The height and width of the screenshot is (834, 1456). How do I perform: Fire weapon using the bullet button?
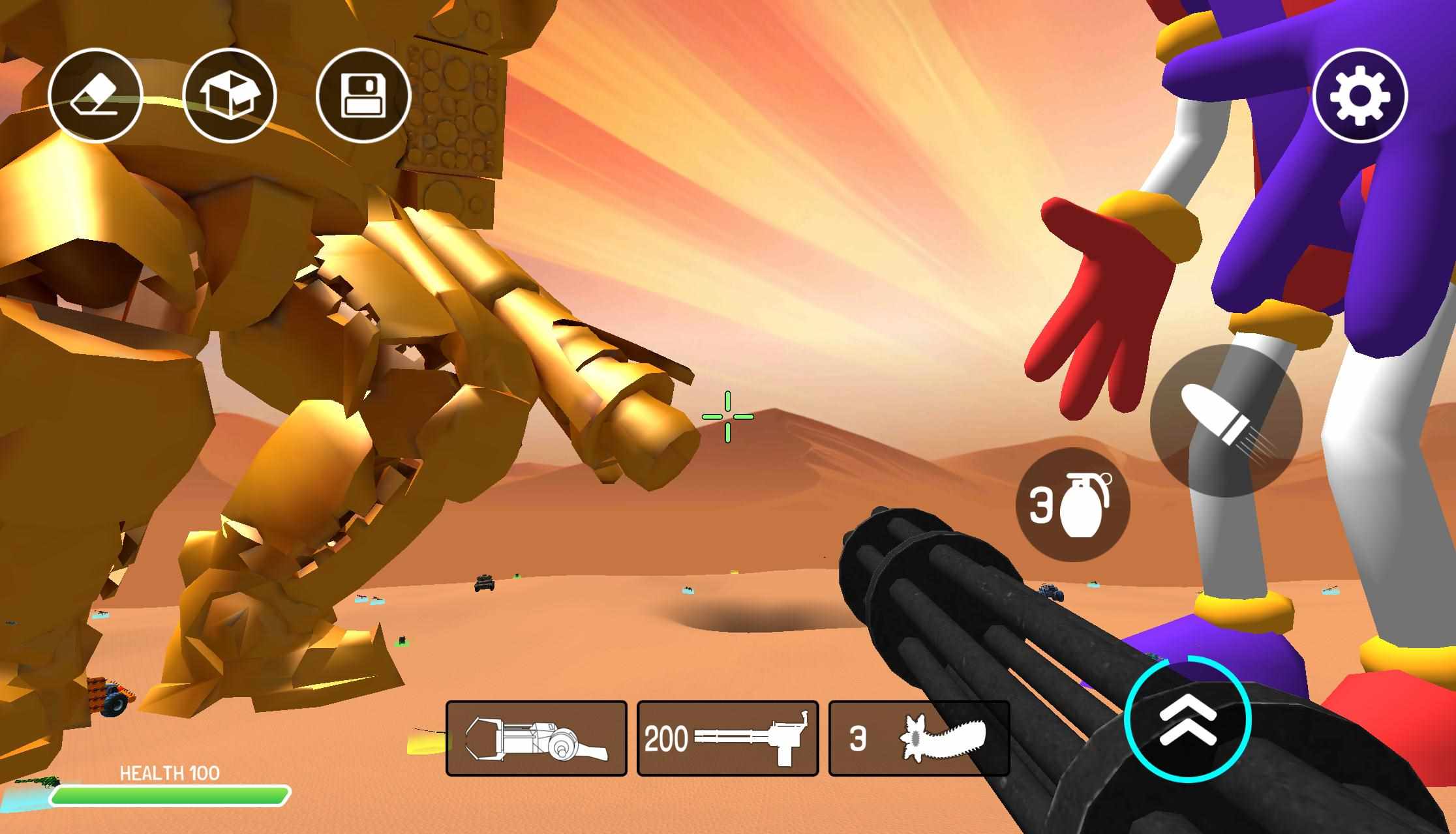point(1226,421)
